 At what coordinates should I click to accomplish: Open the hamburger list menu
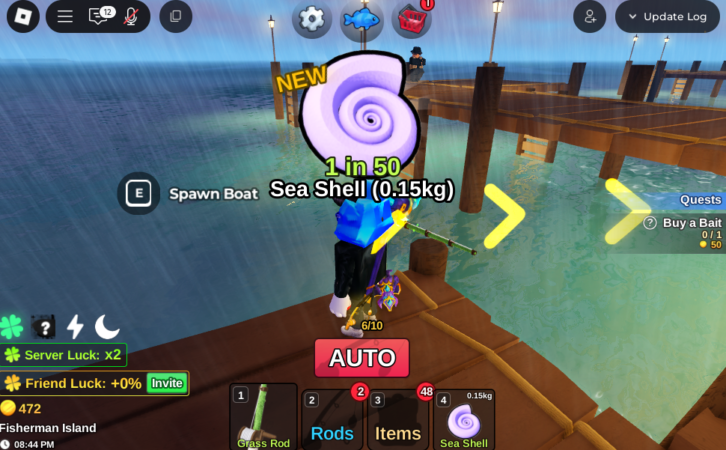(x=65, y=16)
